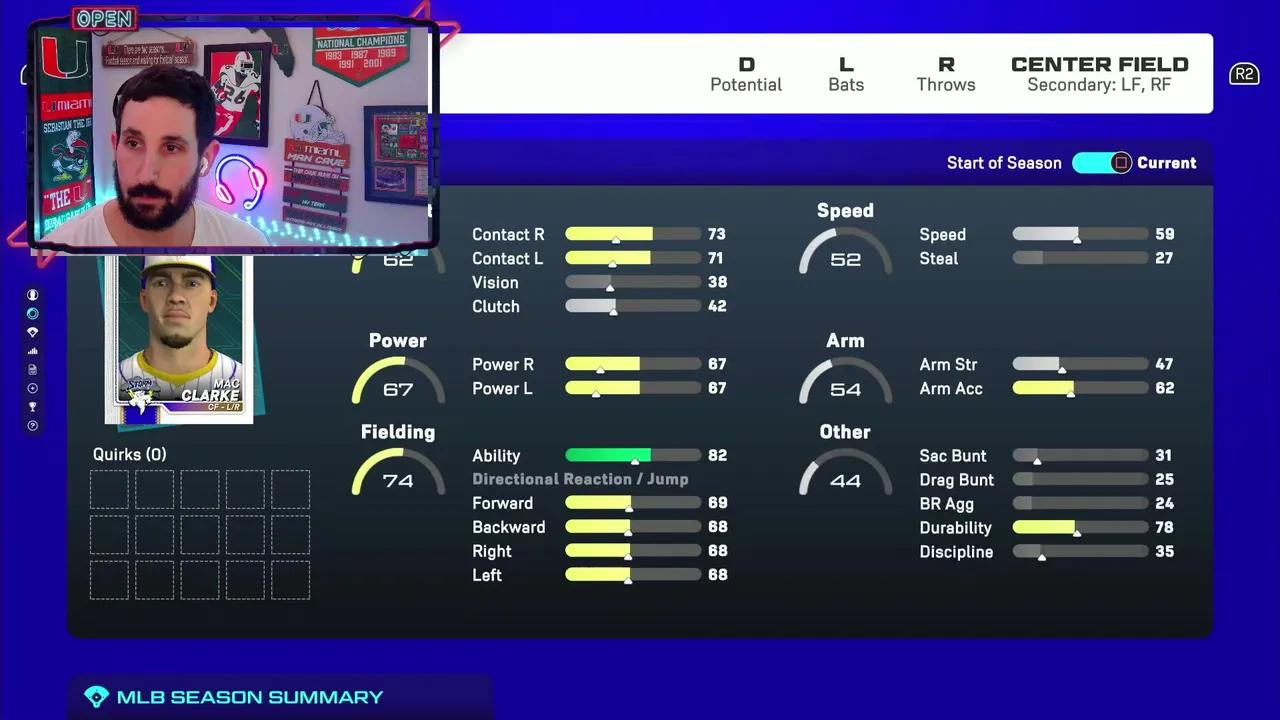Toggle from Current to Start of Season
This screenshot has height=720, width=1280.
pos(1004,163)
